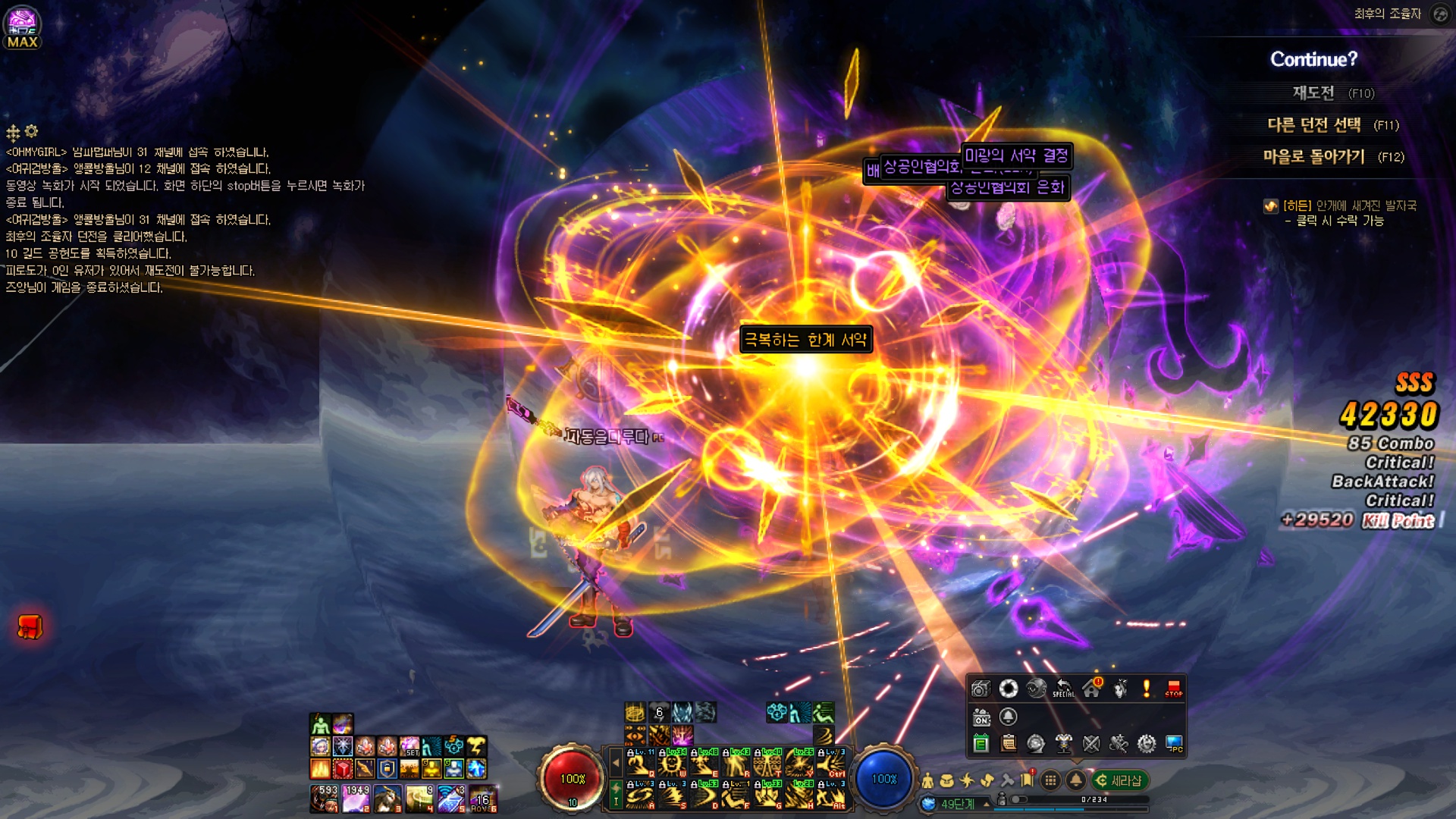This screenshot has width=1456, height=819.
Task: Open the bookmark icon with red alert
Action: [1028, 780]
